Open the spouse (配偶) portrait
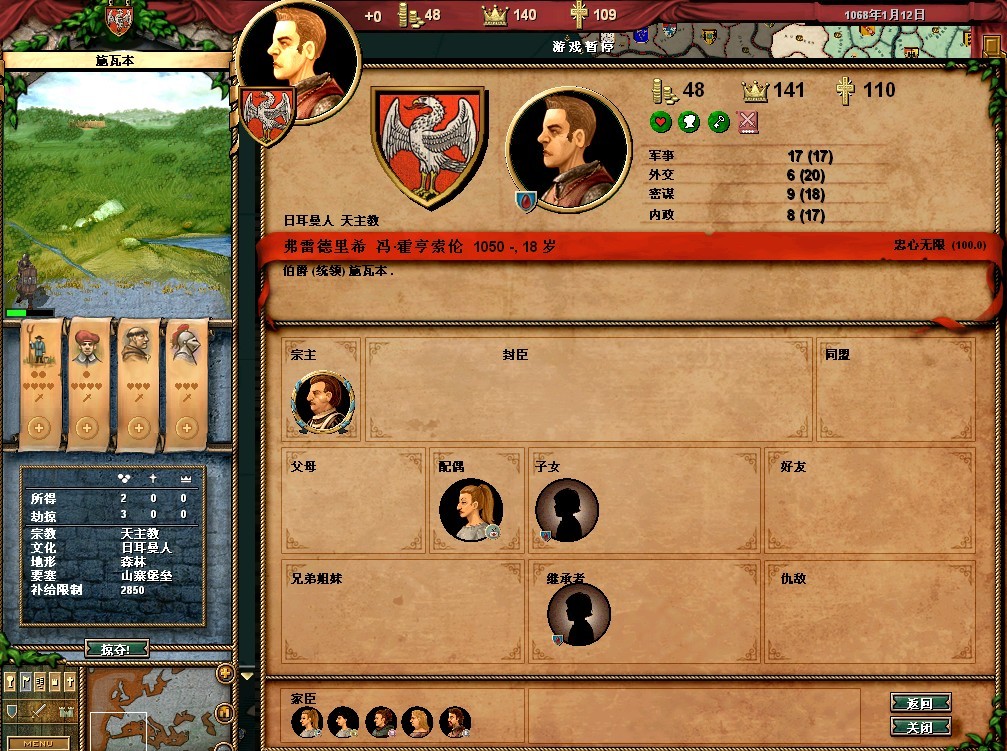This screenshot has height=751, width=1007. tap(470, 510)
